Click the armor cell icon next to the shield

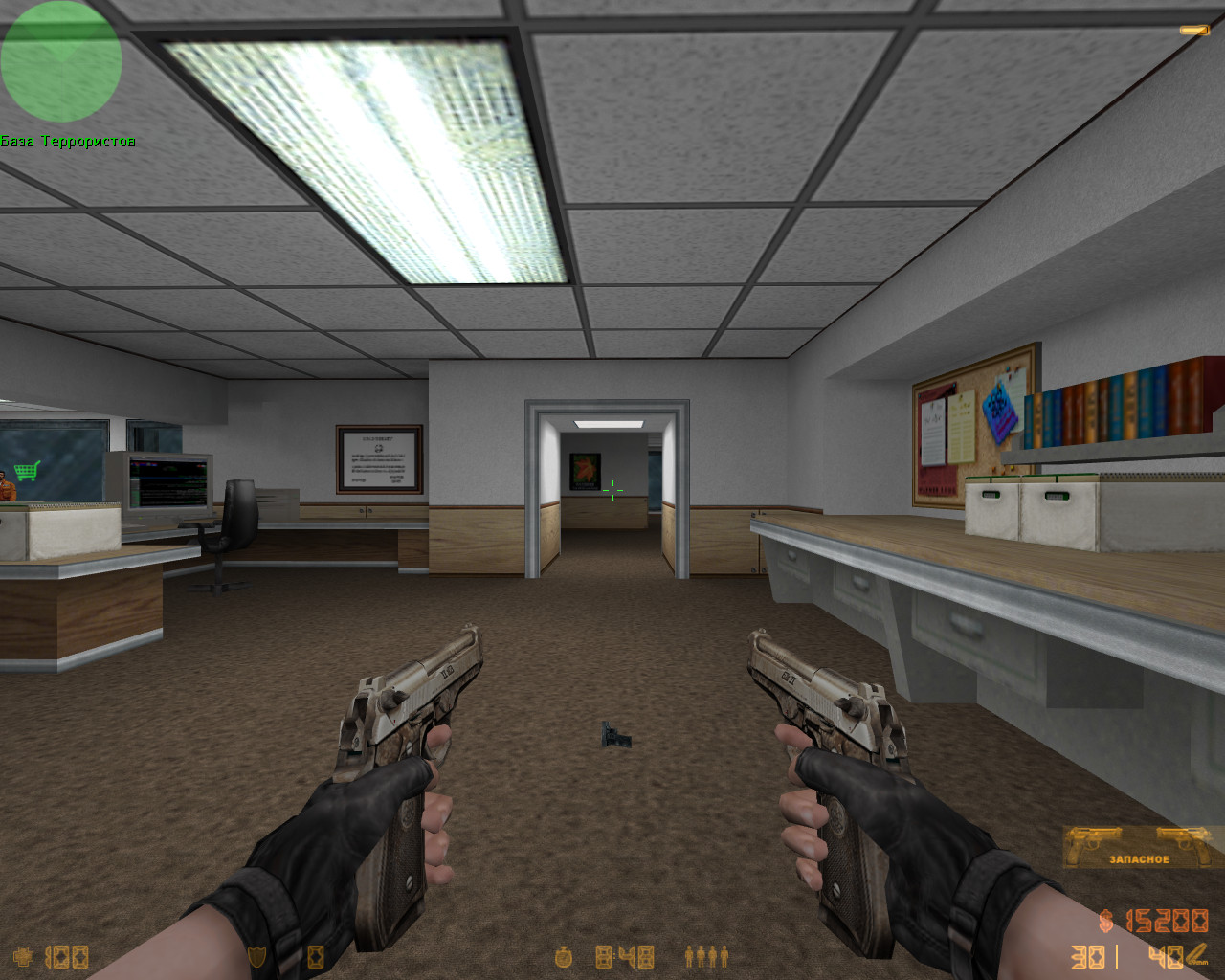[315, 956]
